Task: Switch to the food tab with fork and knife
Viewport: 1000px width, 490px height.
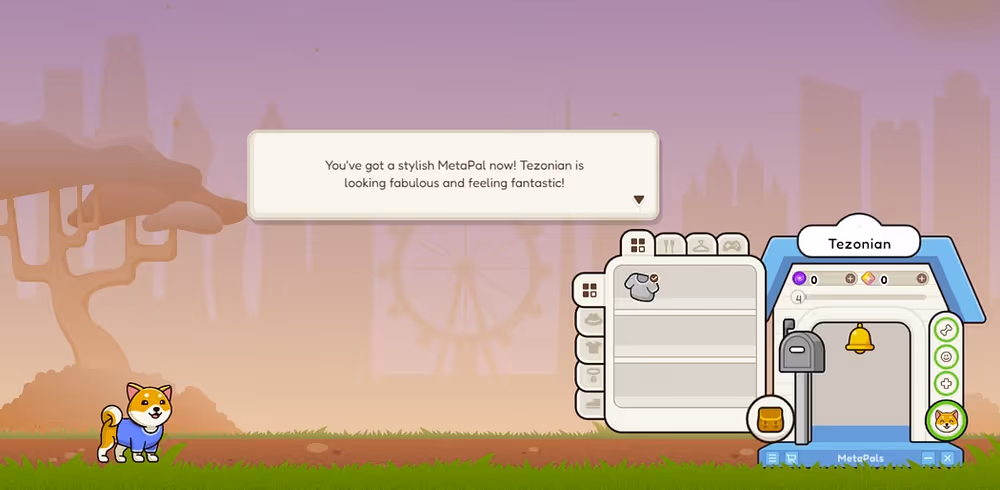Action: pos(670,244)
